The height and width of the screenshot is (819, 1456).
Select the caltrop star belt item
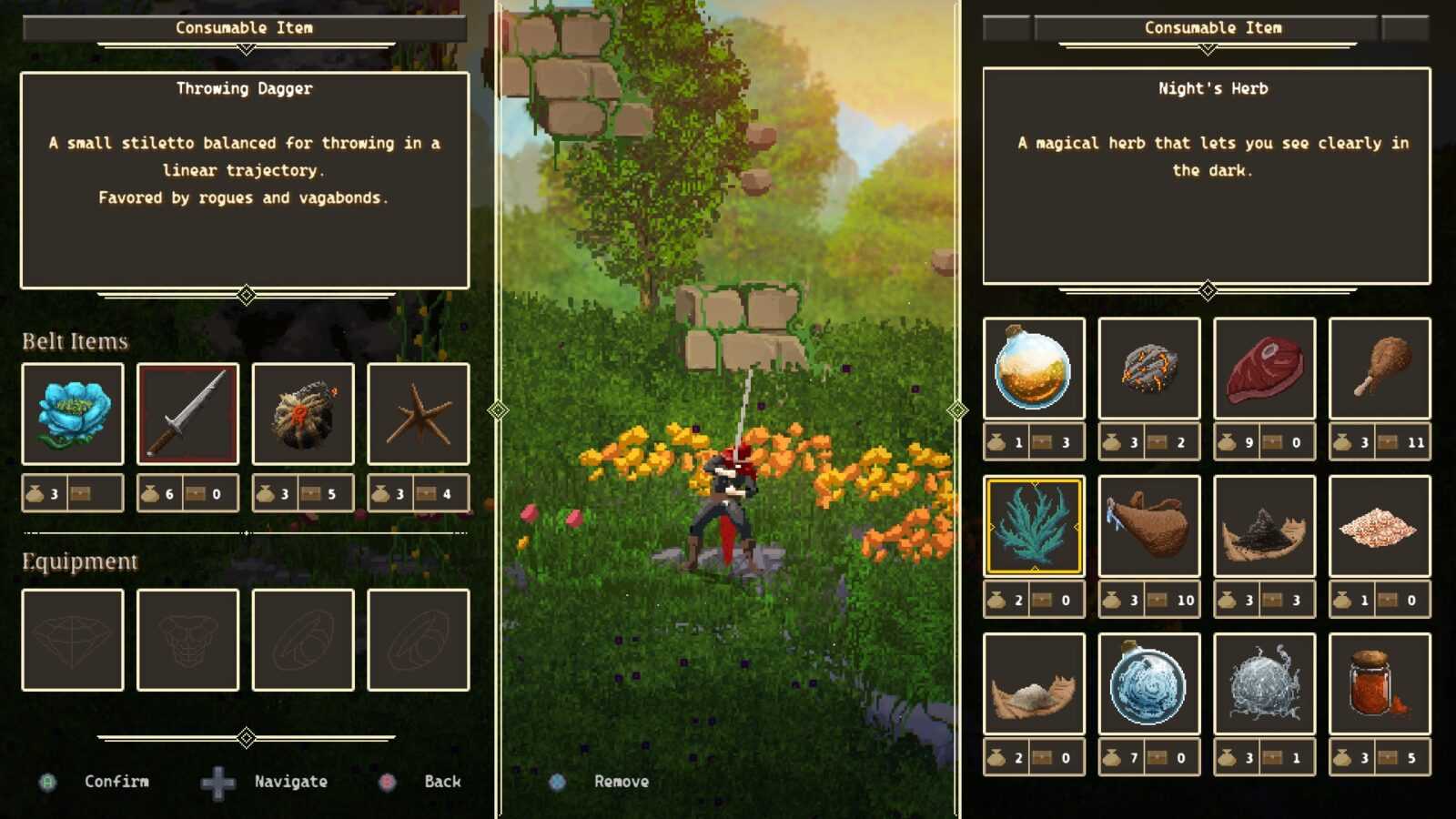[419, 414]
